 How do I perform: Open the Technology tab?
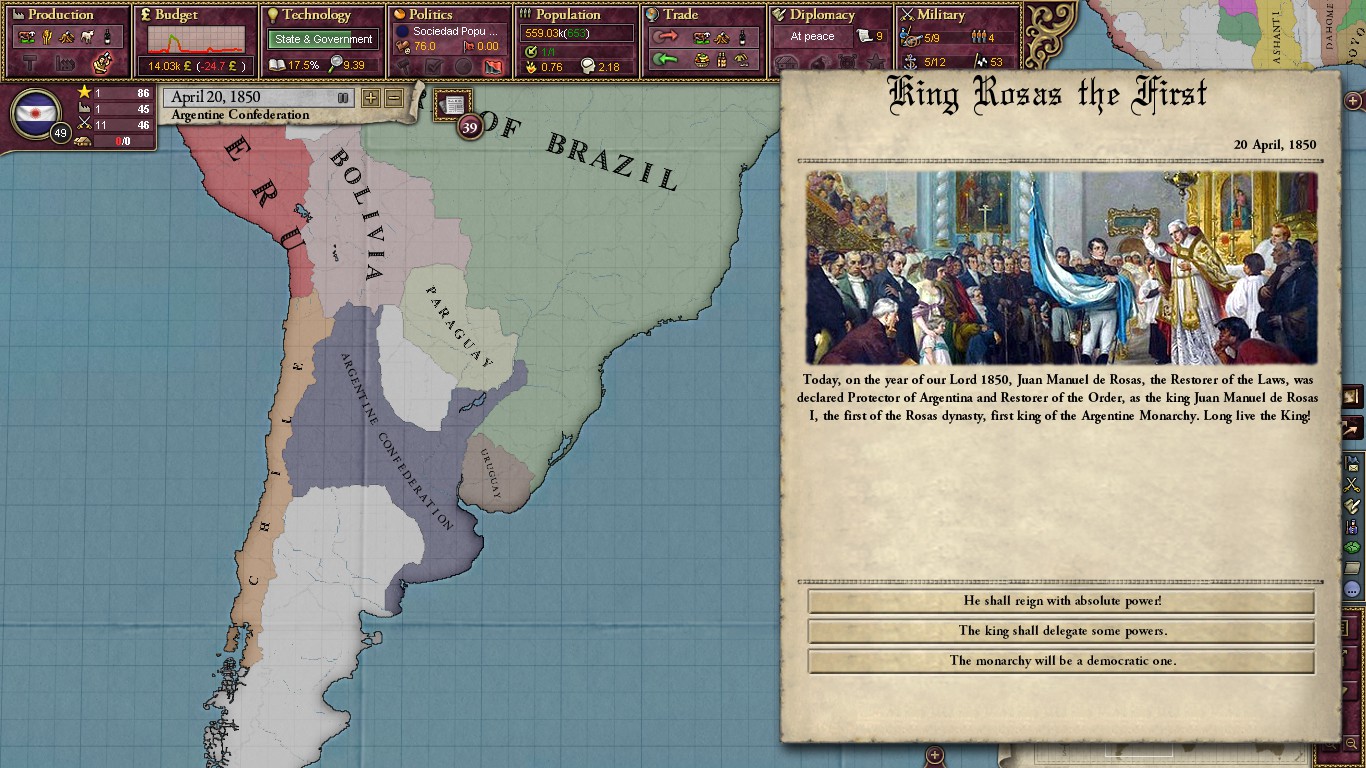click(x=316, y=15)
